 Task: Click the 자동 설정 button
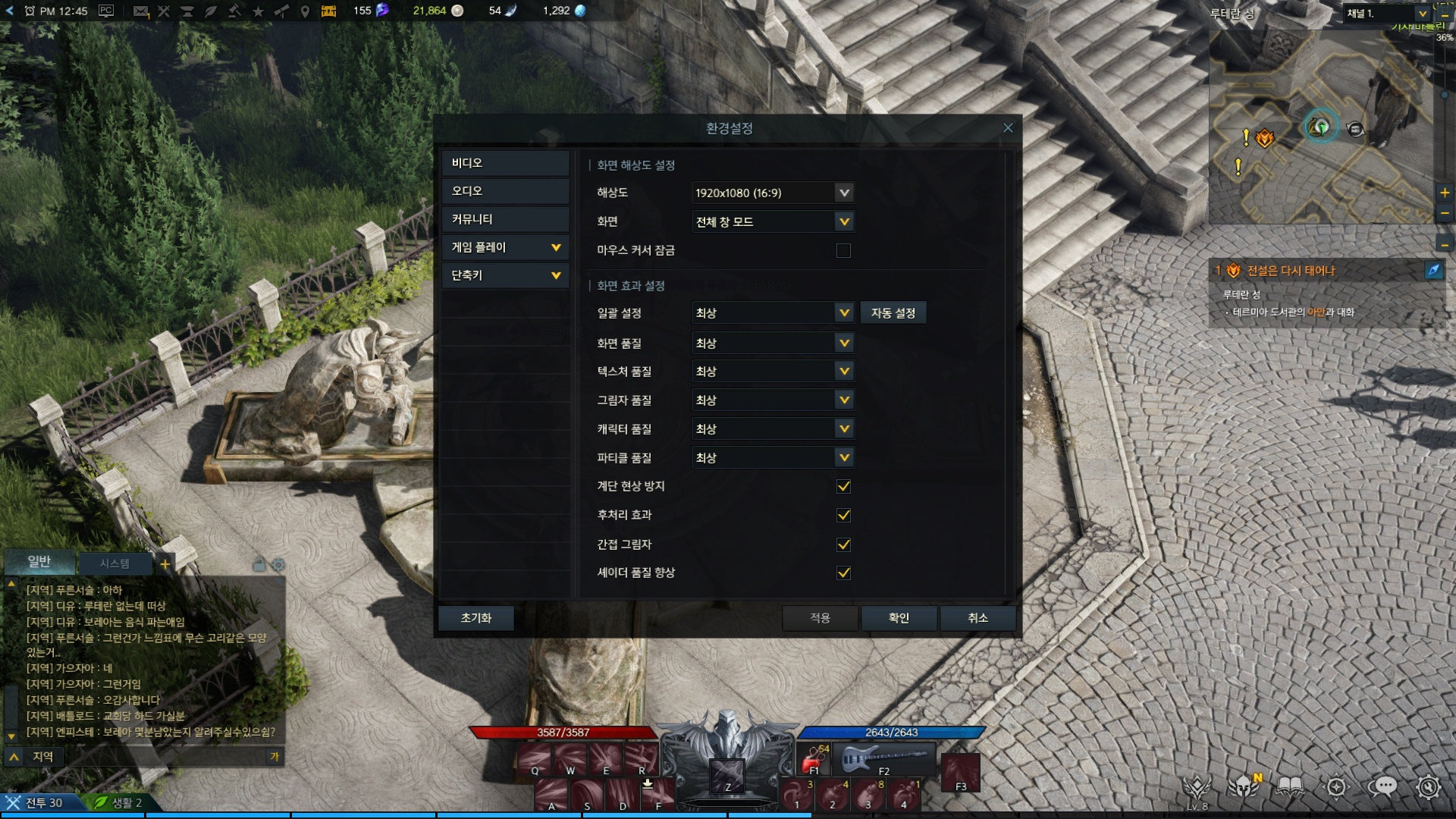893,313
